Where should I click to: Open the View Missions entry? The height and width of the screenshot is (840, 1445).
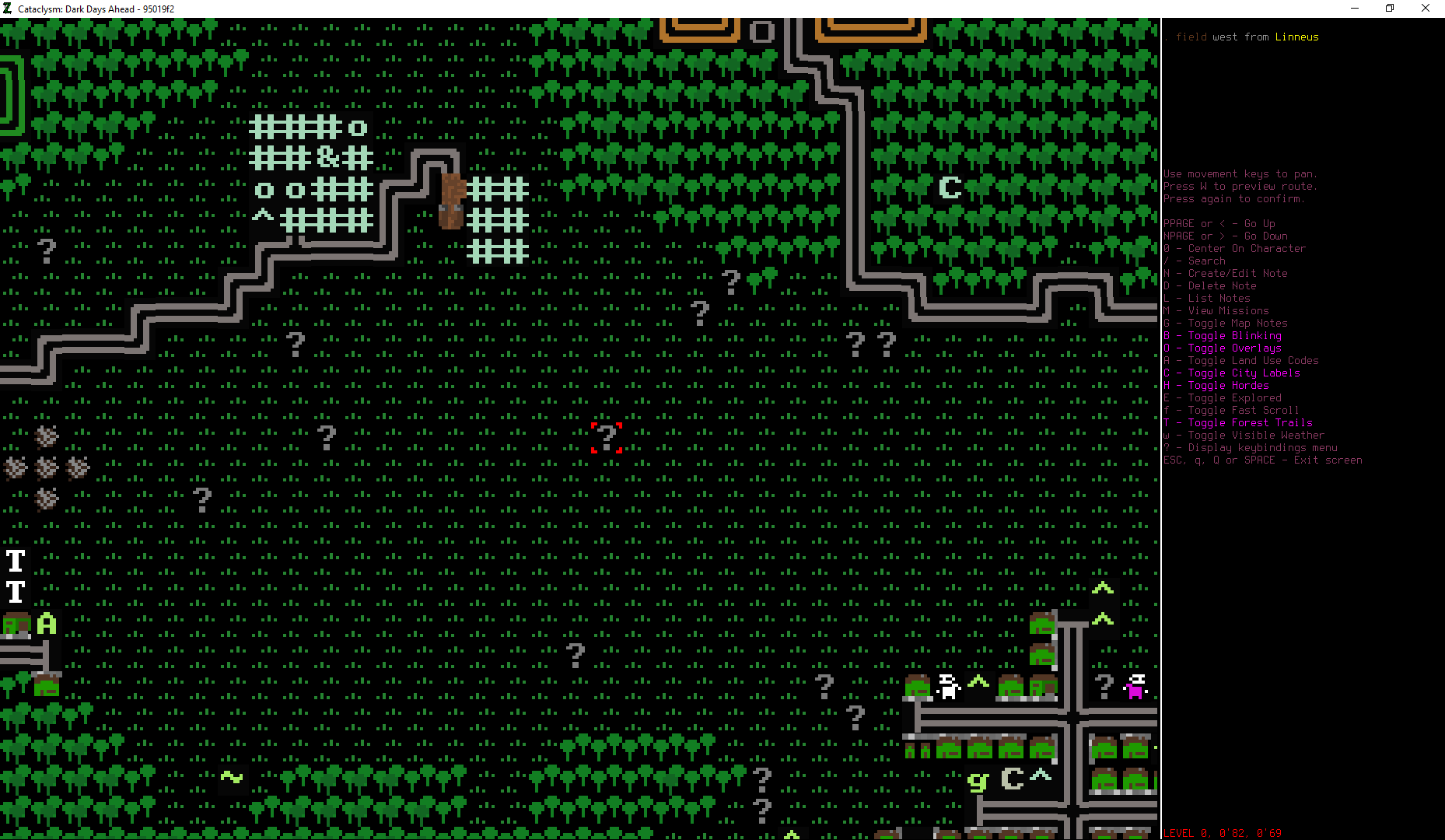(x=1217, y=310)
